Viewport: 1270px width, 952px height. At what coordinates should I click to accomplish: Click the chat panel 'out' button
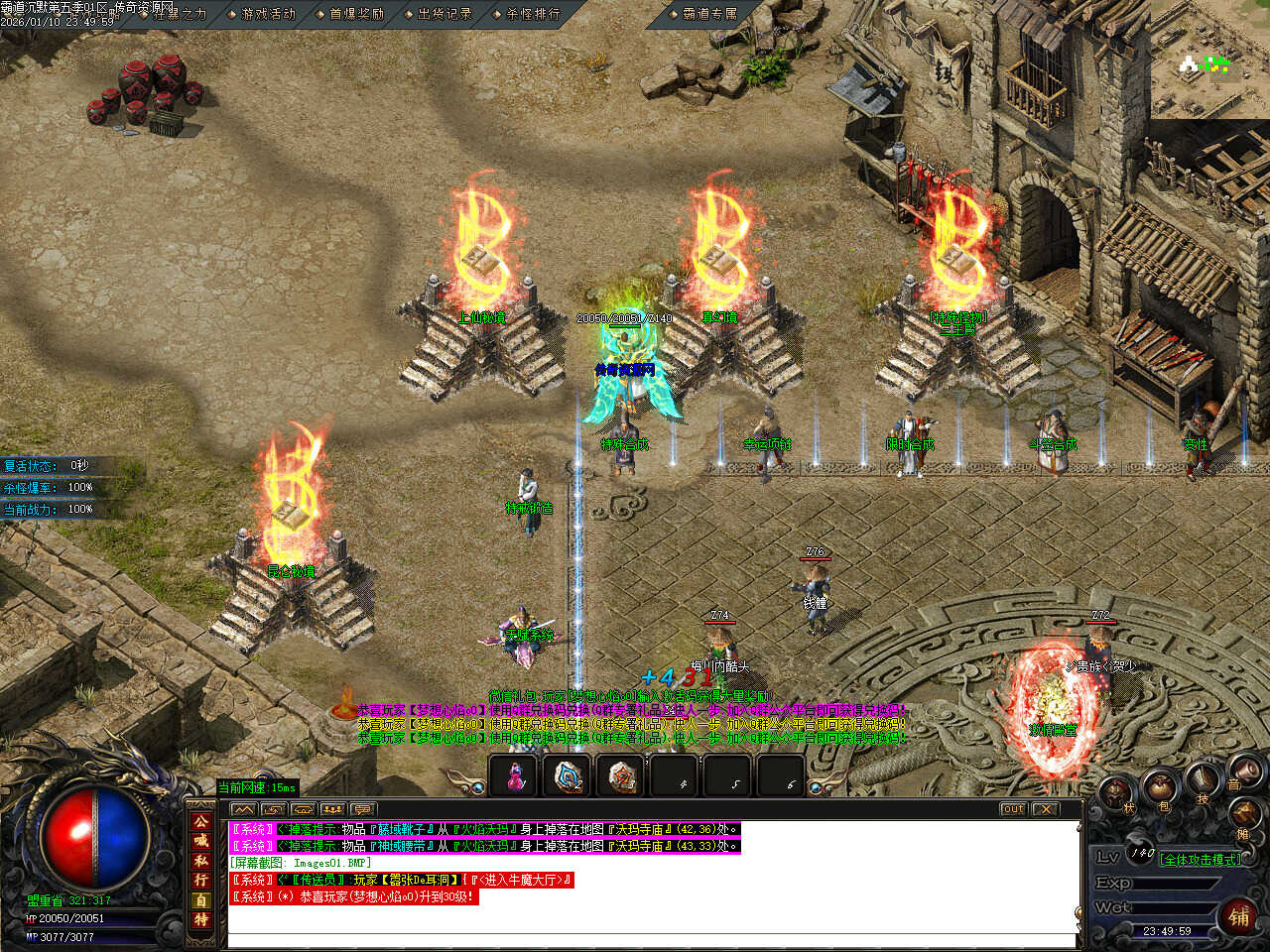point(1012,809)
